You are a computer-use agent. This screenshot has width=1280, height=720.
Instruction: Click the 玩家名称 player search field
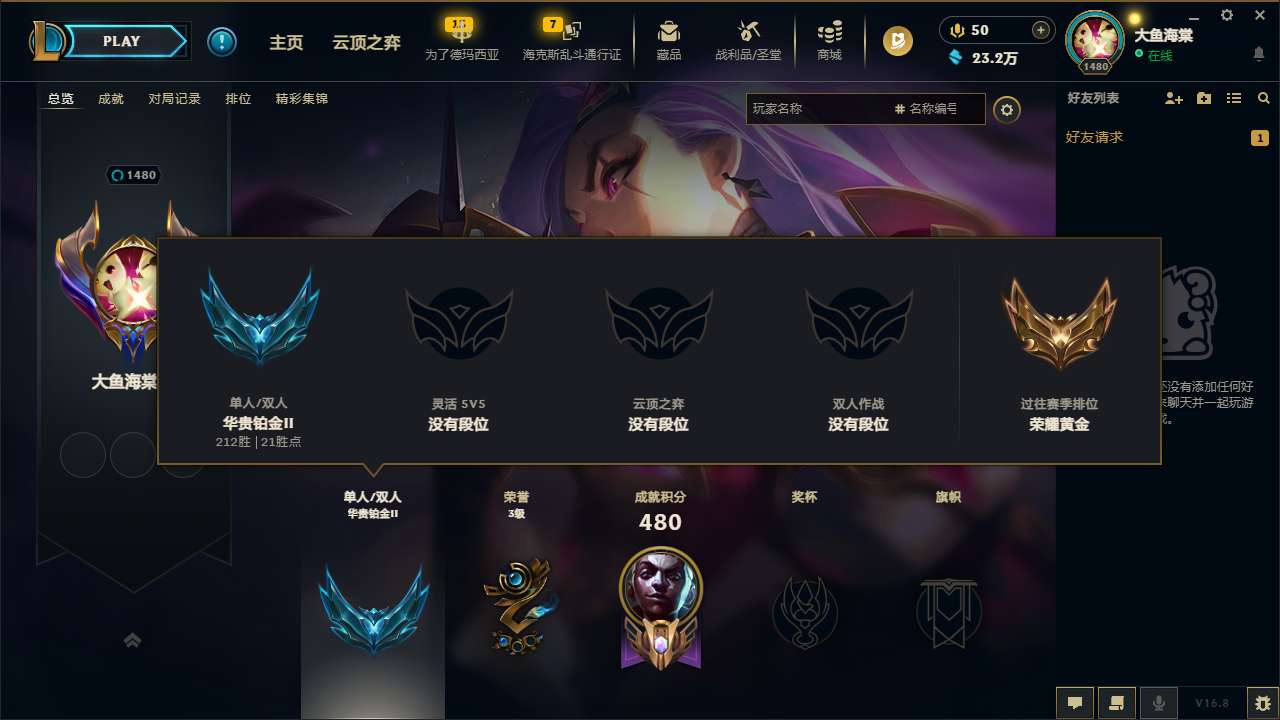coord(830,109)
